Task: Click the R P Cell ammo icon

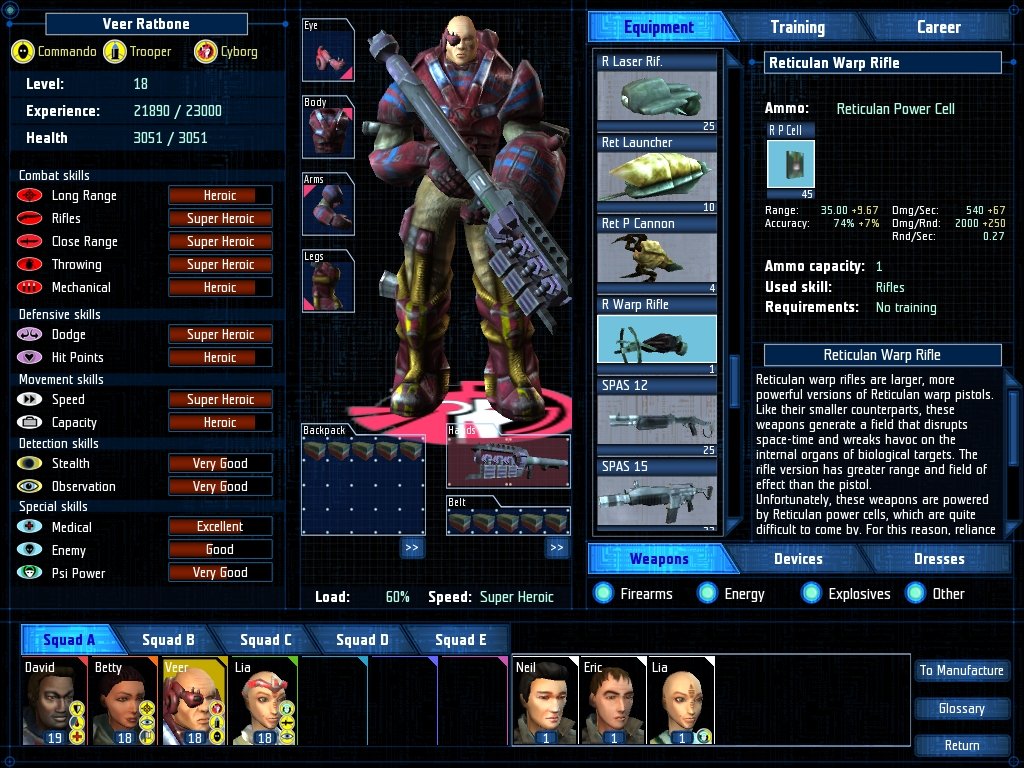Action: pyautogui.click(x=790, y=165)
